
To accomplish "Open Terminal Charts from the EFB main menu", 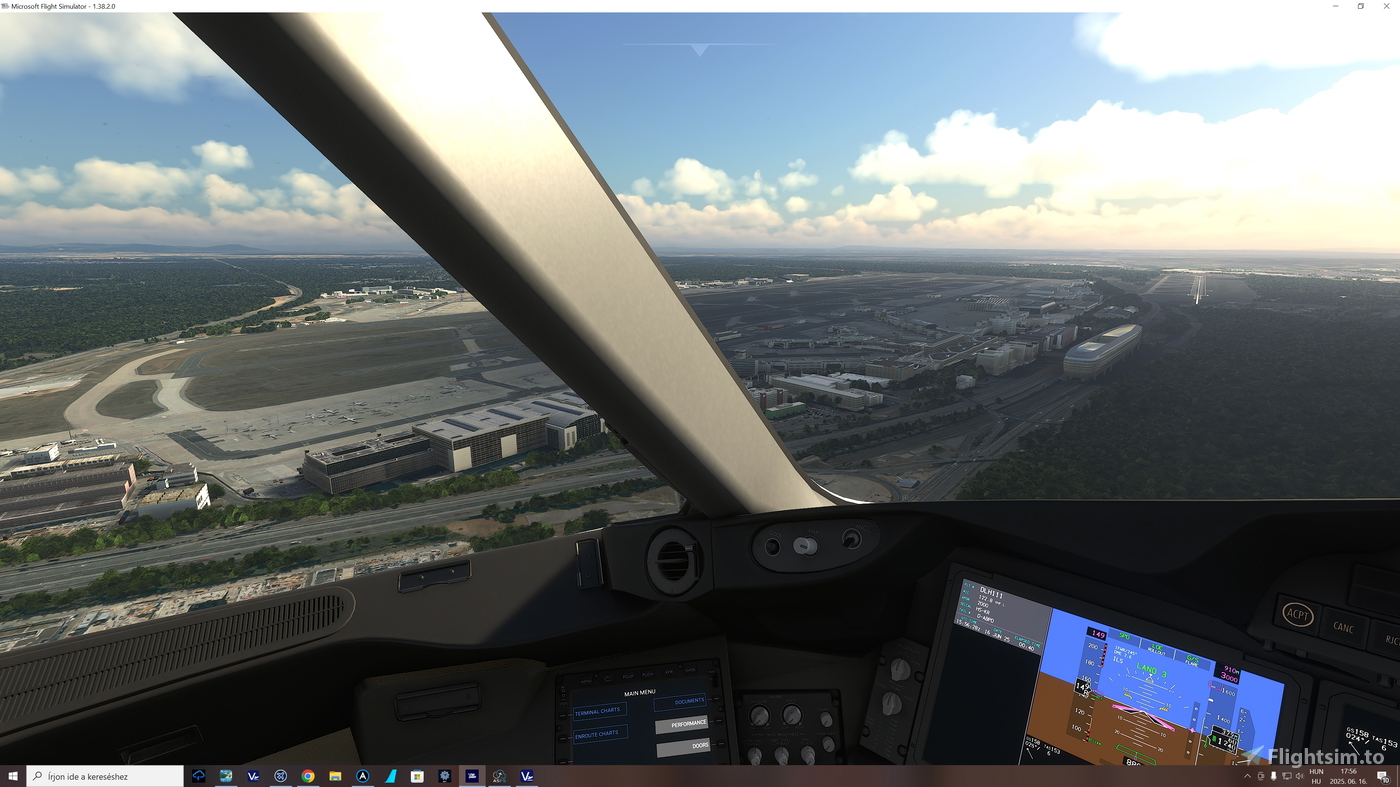I will (x=598, y=710).
